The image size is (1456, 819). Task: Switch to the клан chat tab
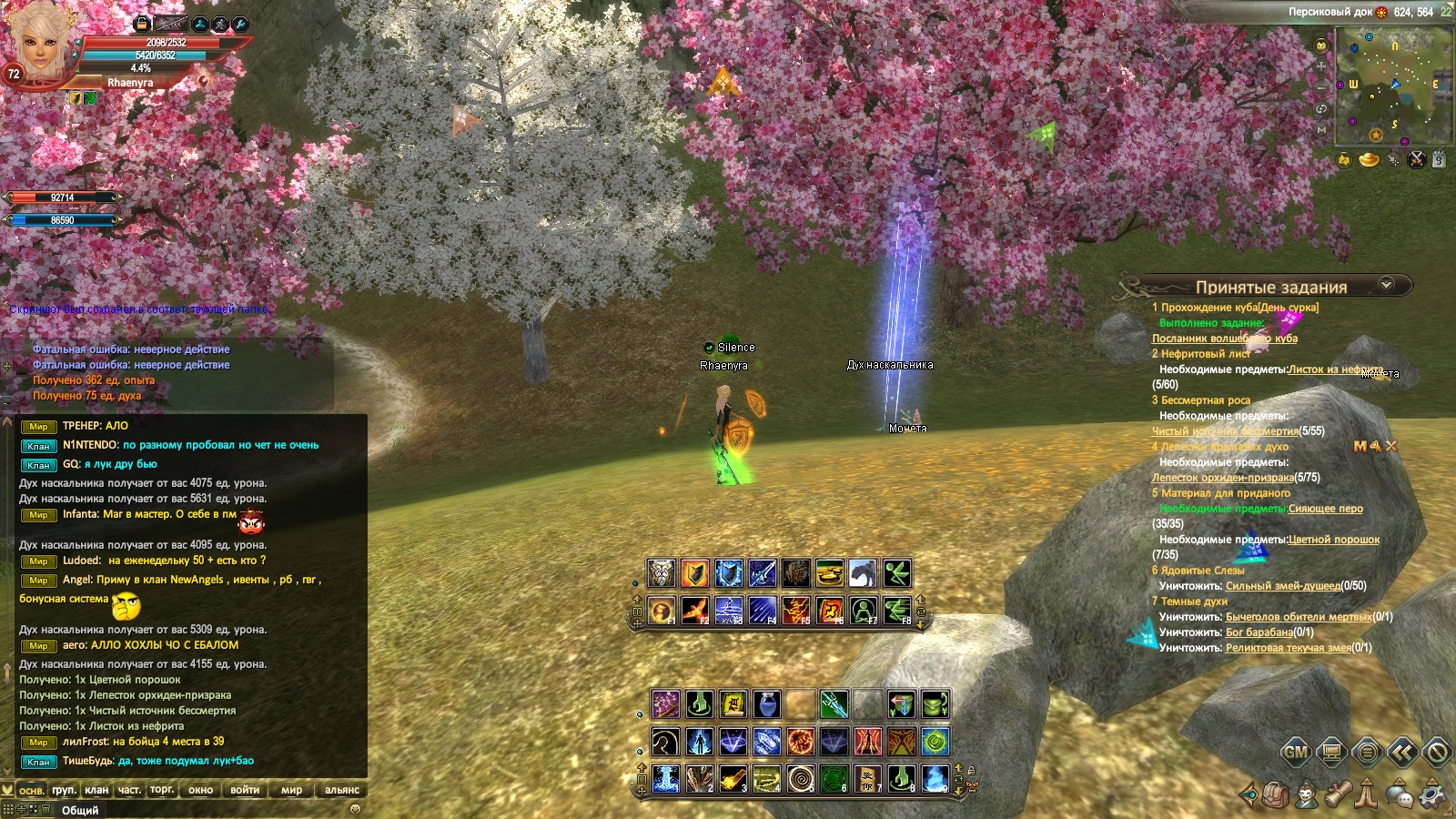tap(96, 790)
